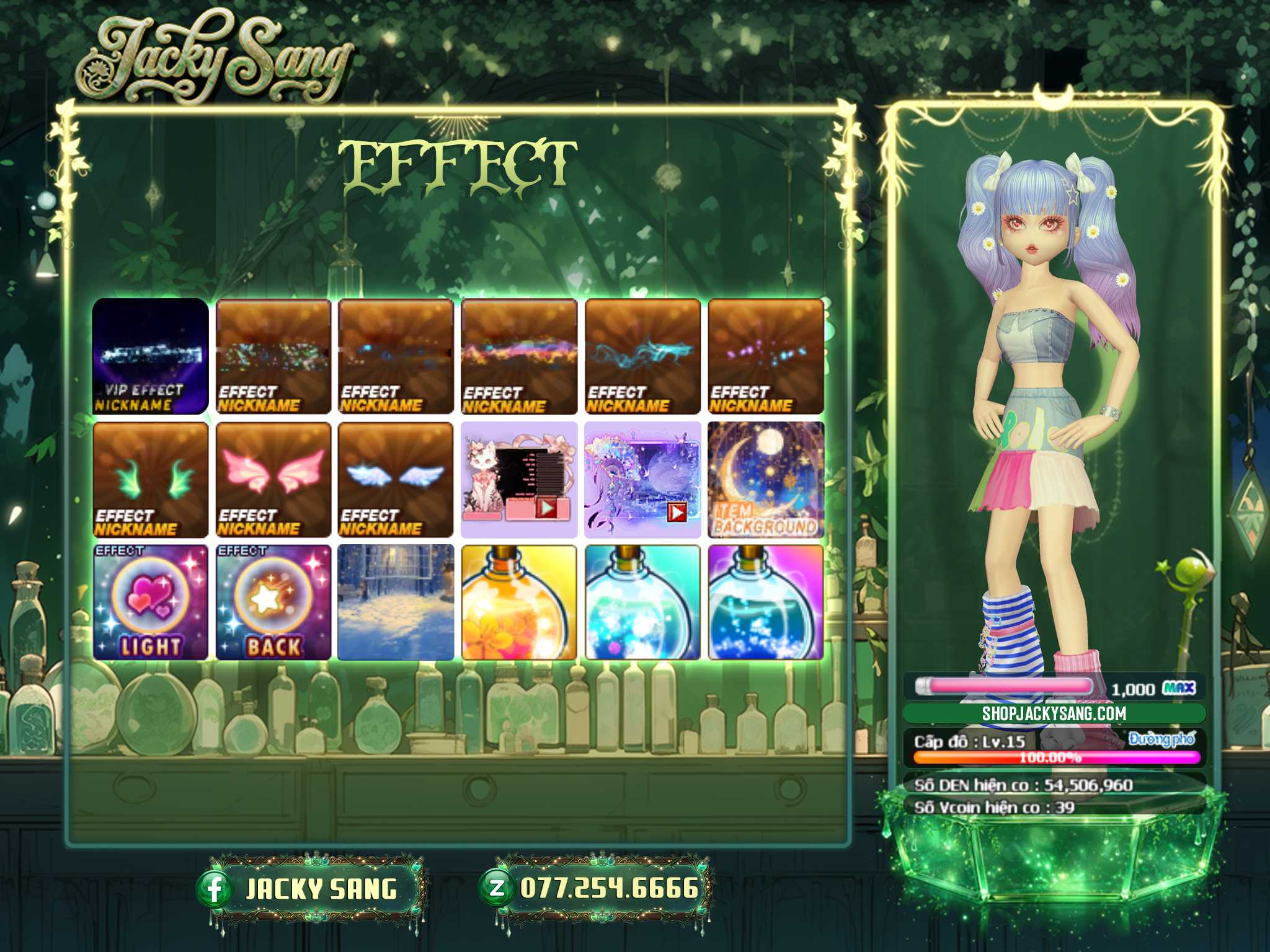Select the green wings nickname effect
The height and width of the screenshot is (952, 1270).
pyautogui.click(x=150, y=480)
